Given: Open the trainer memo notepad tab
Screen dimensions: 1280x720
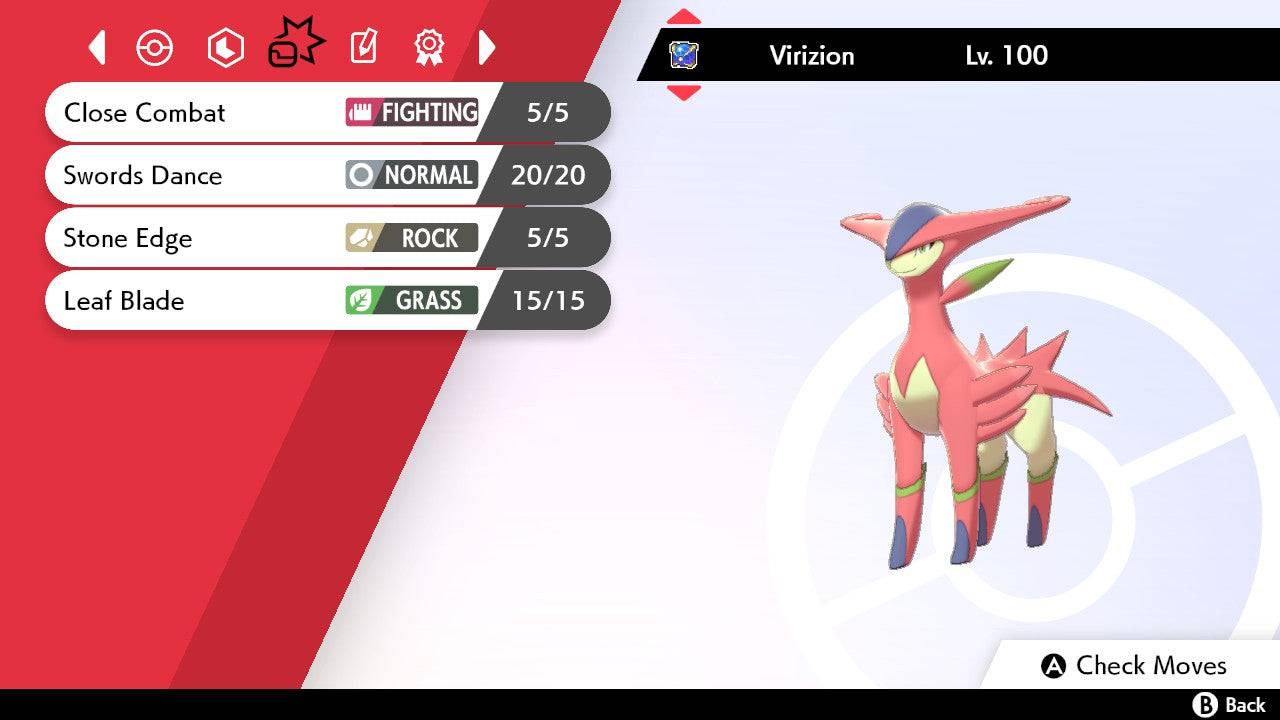Looking at the screenshot, I should [x=363, y=47].
